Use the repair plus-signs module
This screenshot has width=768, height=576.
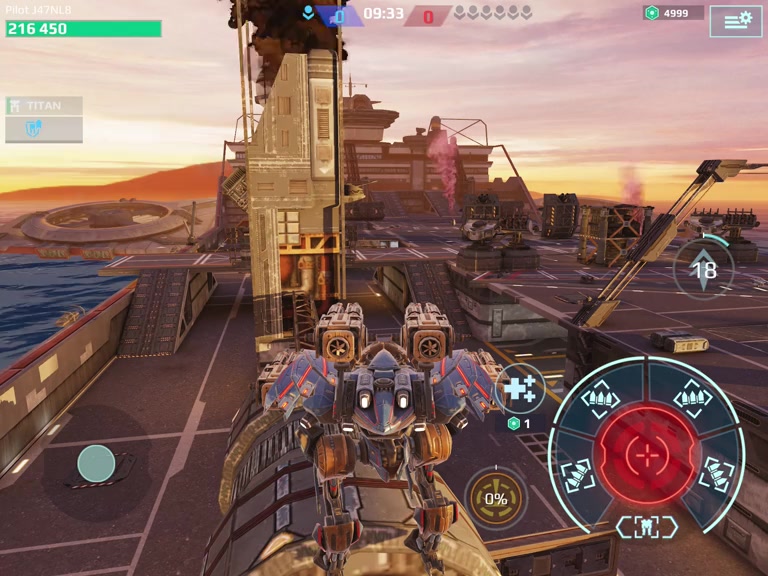point(520,389)
